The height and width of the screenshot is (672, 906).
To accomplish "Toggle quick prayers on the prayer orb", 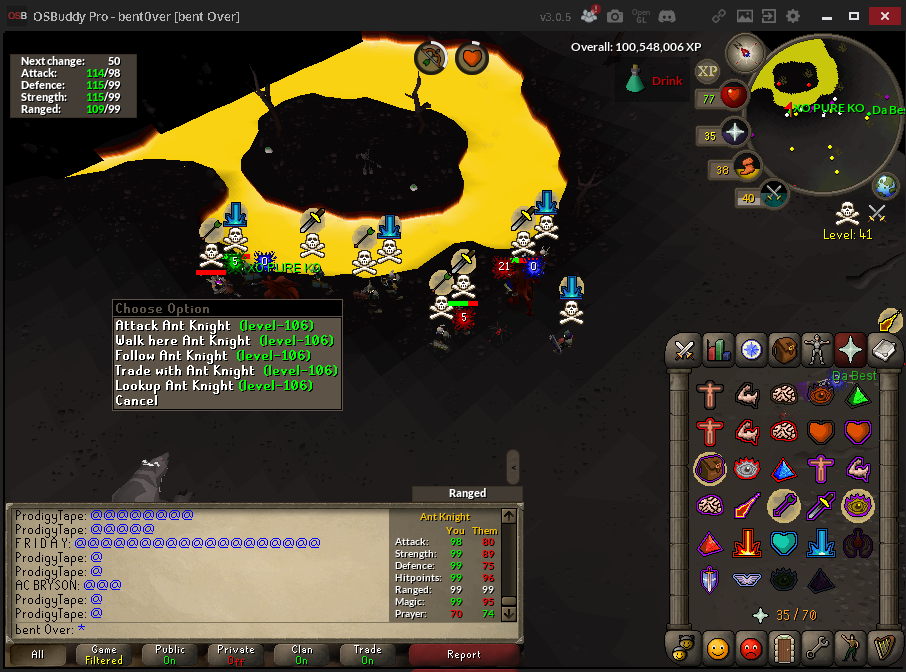I will tap(736, 132).
